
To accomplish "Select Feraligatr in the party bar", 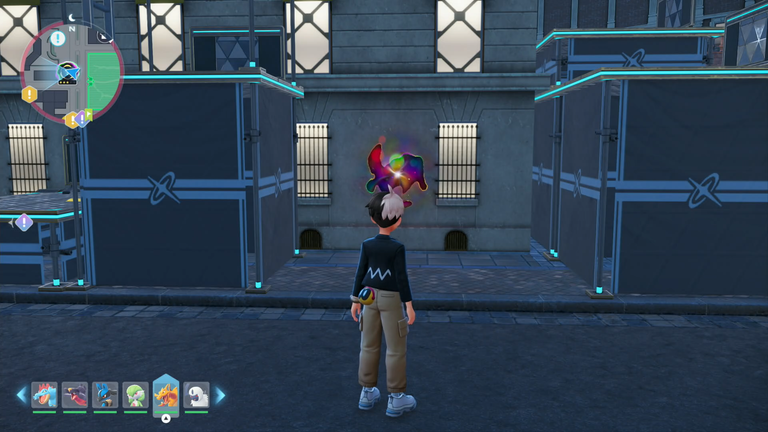I will (44, 395).
